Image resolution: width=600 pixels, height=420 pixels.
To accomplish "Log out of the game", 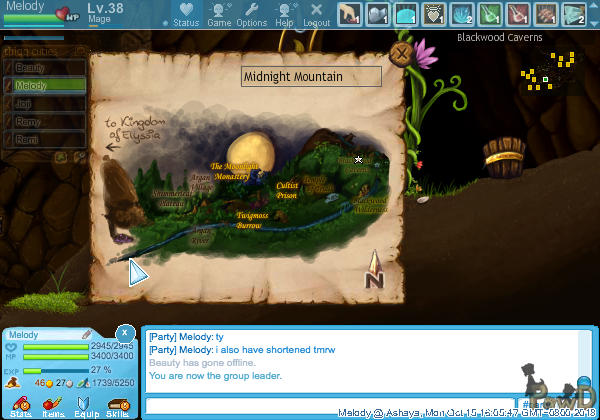I will (x=316, y=14).
